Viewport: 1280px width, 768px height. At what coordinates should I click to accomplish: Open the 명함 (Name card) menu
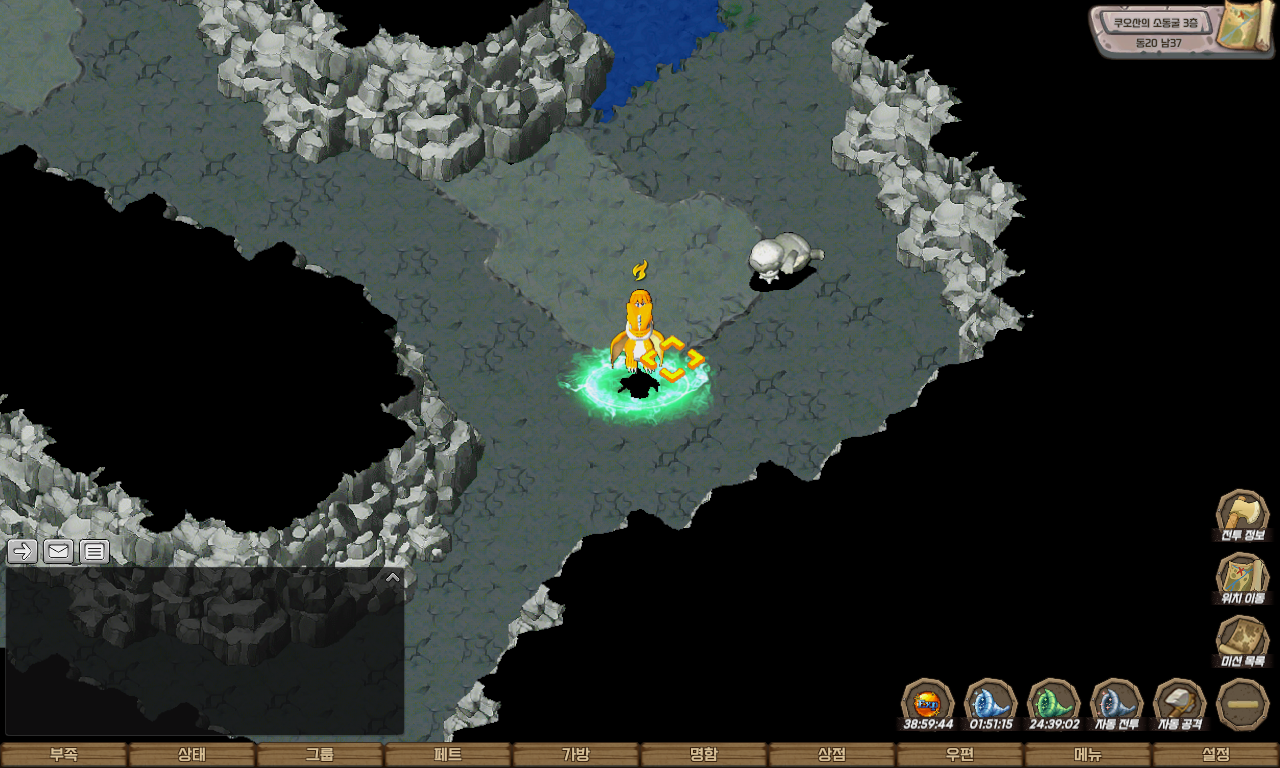pyautogui.click(x=704, y=755)
